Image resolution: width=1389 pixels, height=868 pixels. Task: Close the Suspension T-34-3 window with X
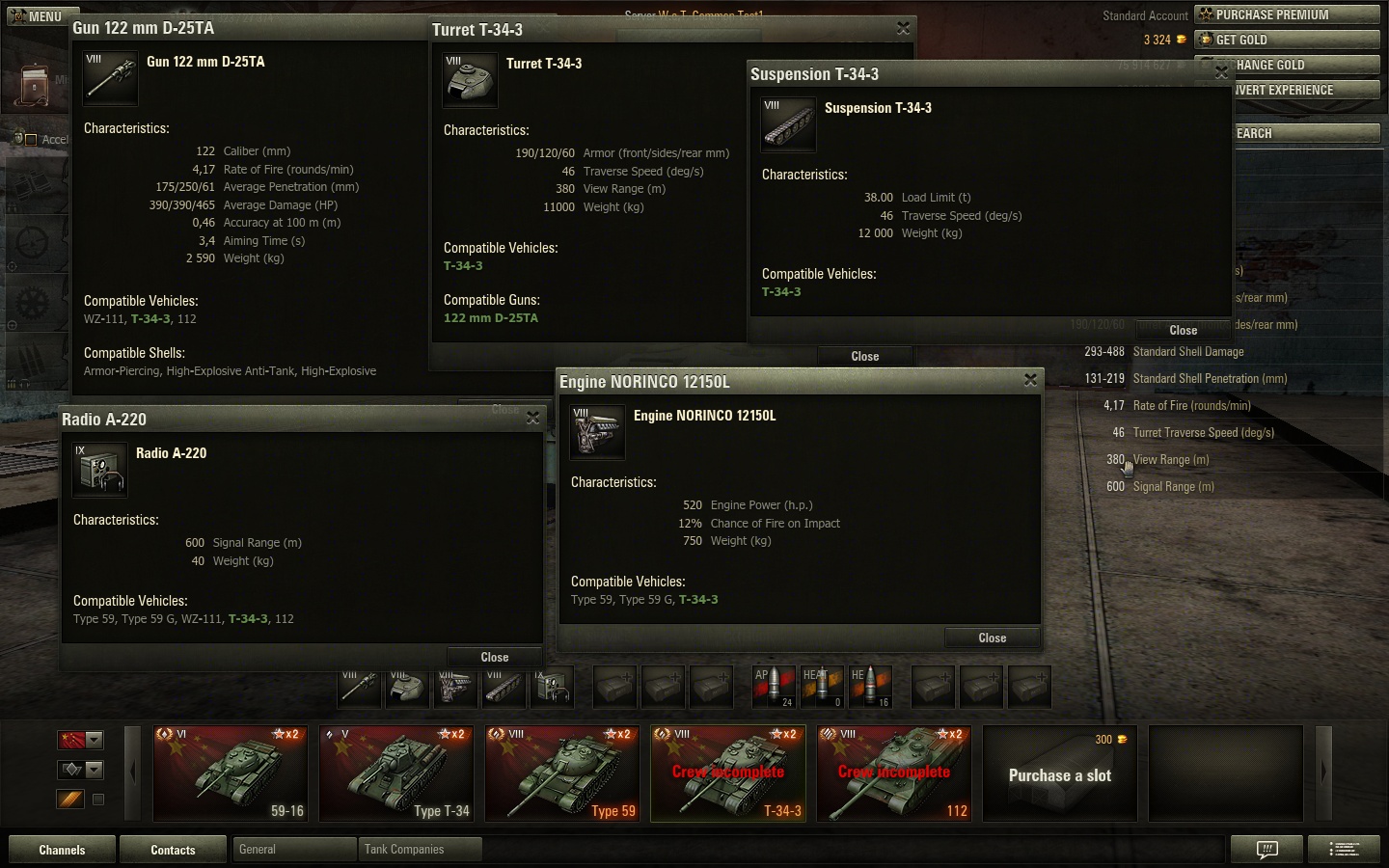tap(1221, 72)
